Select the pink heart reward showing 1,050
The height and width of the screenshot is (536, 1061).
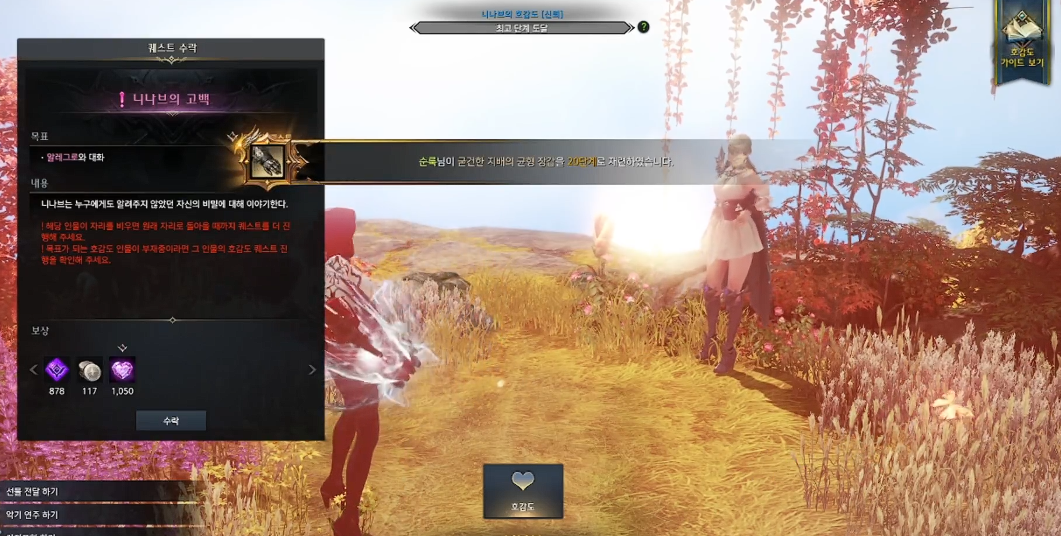pos(122,370)
